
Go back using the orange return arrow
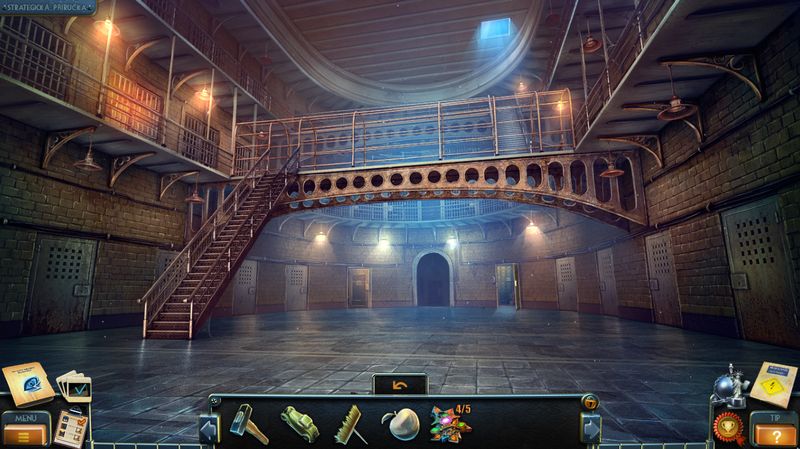pos(400,384)
